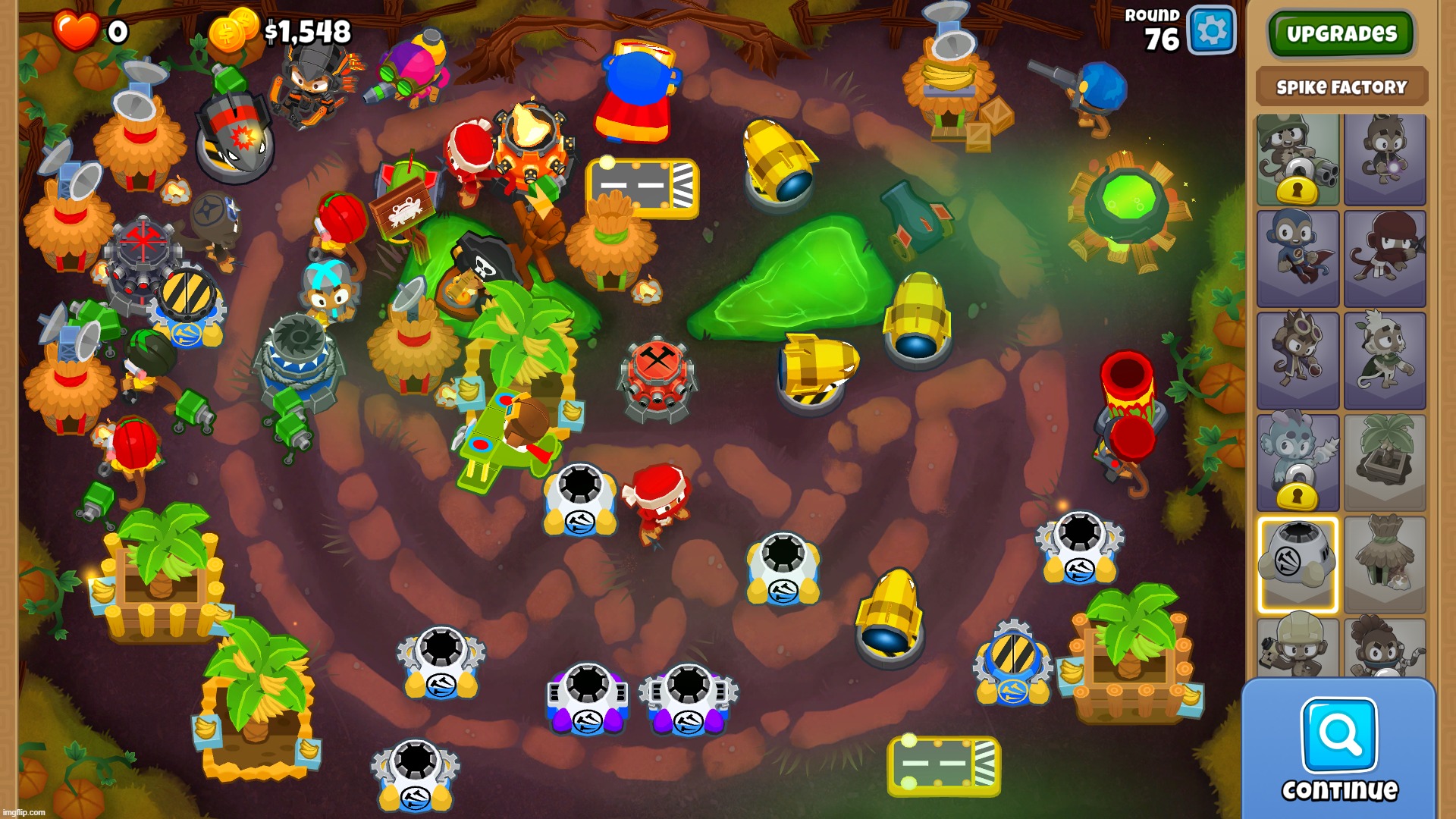
Task: Click the Continue button
Action: 1338,749
